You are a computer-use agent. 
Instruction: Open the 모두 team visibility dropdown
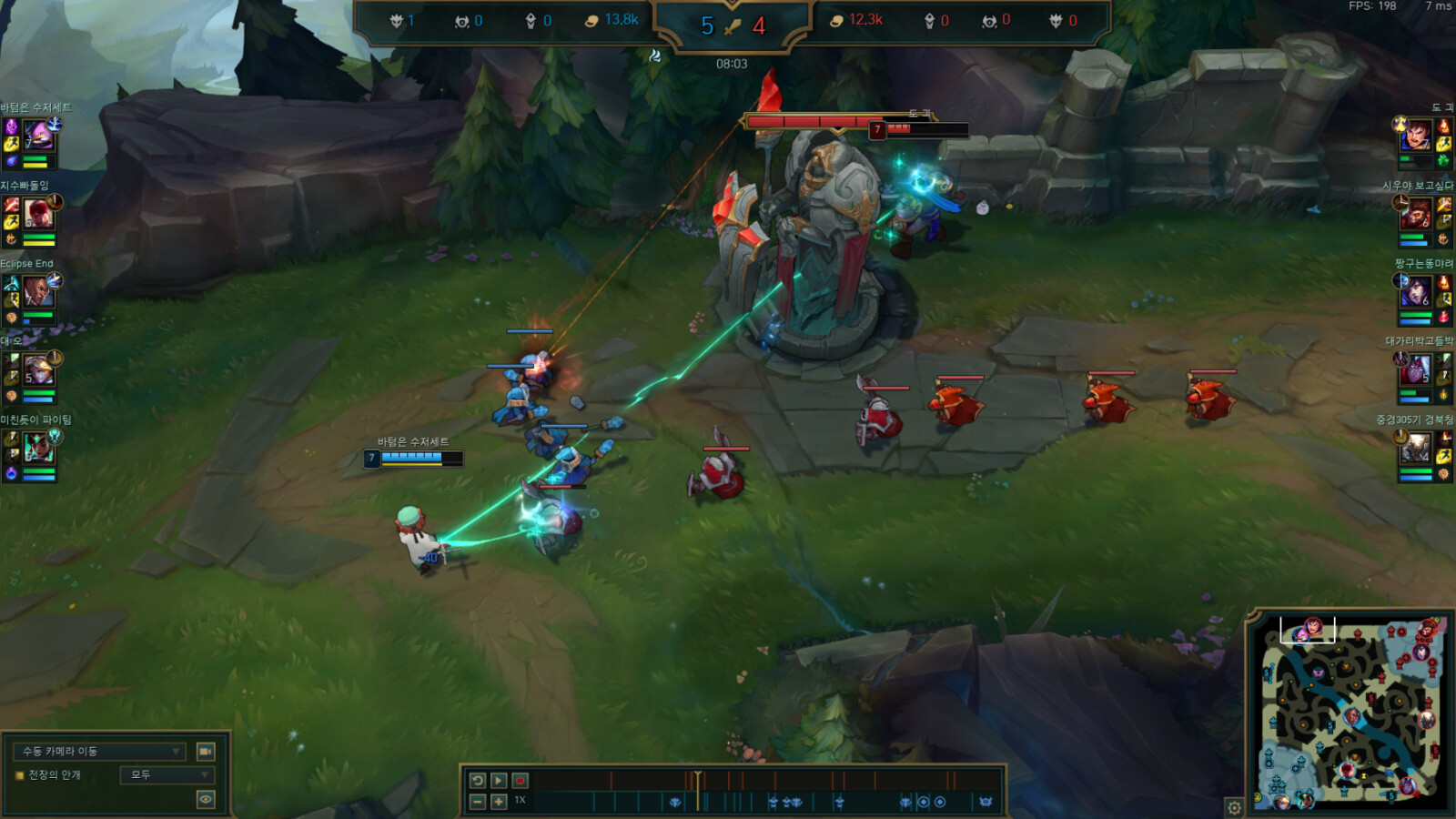tap(168, 775)
